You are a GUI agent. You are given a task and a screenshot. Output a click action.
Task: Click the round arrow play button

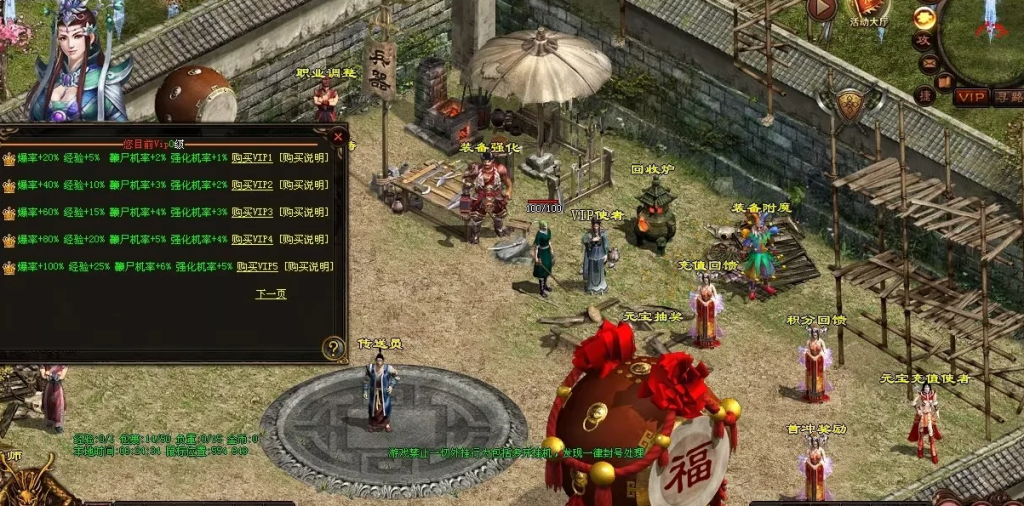(821, 9)
